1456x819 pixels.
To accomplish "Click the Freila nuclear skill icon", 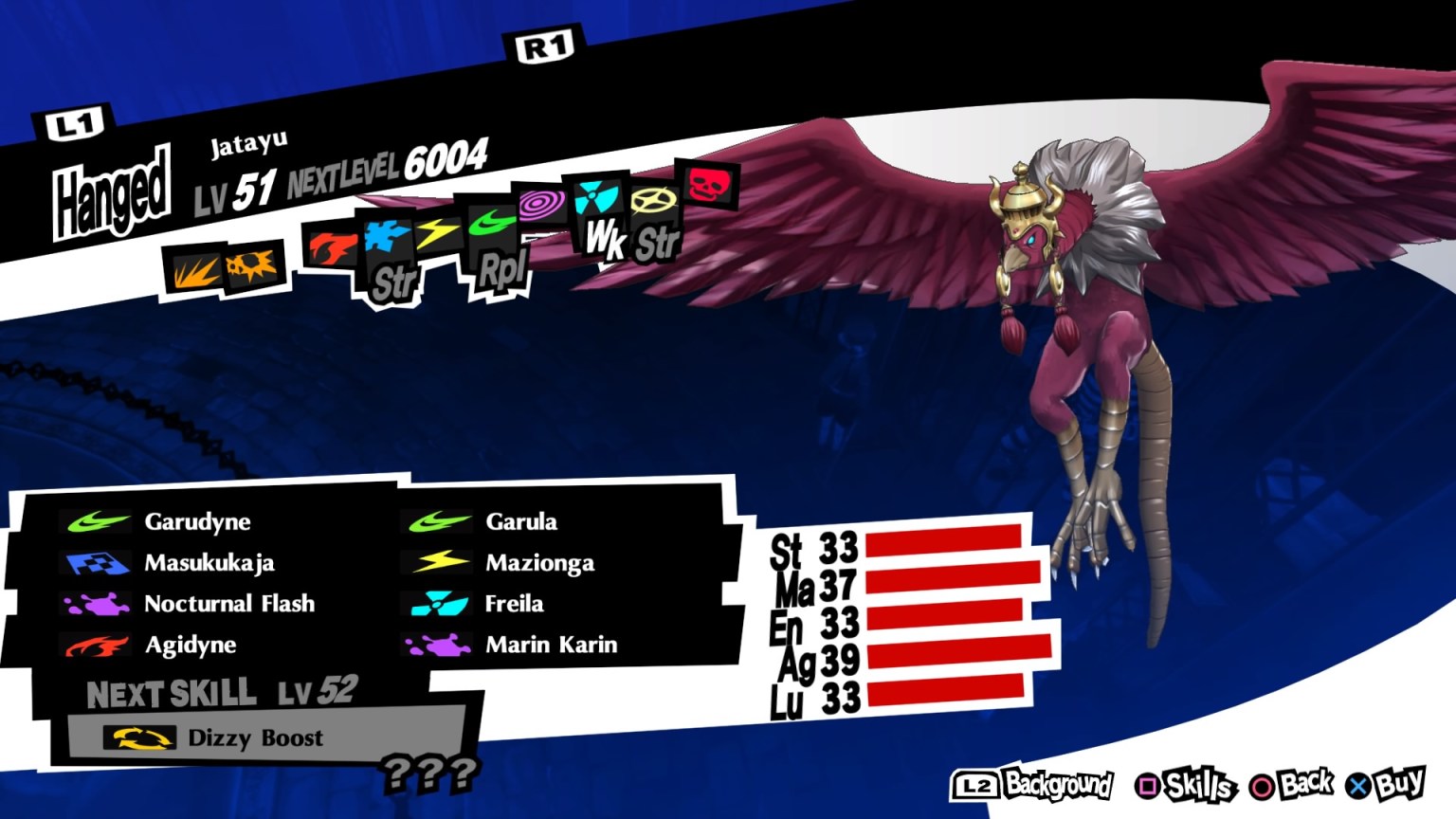I will tap(438, 603).
